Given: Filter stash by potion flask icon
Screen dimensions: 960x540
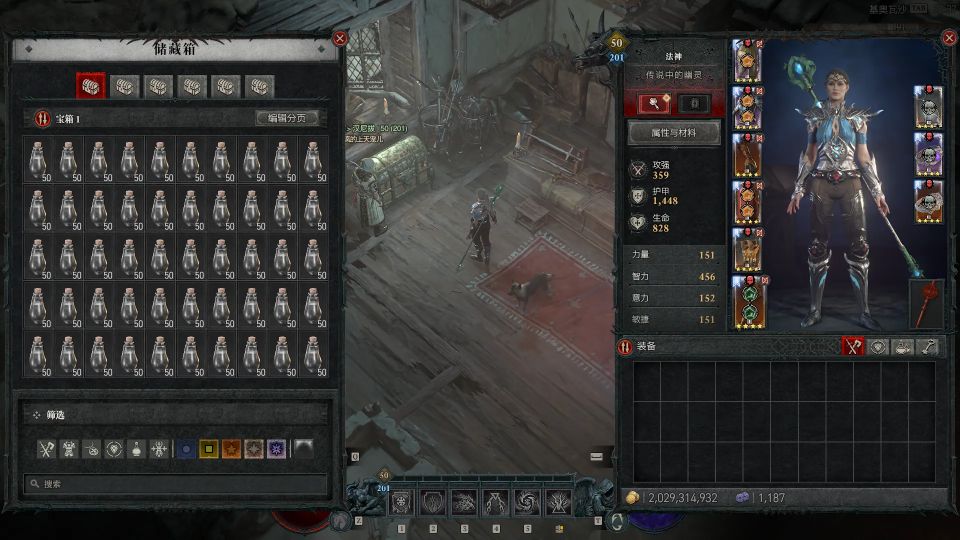Looking at the screenshot, I should pyautogui.click(x=137, y=449).
